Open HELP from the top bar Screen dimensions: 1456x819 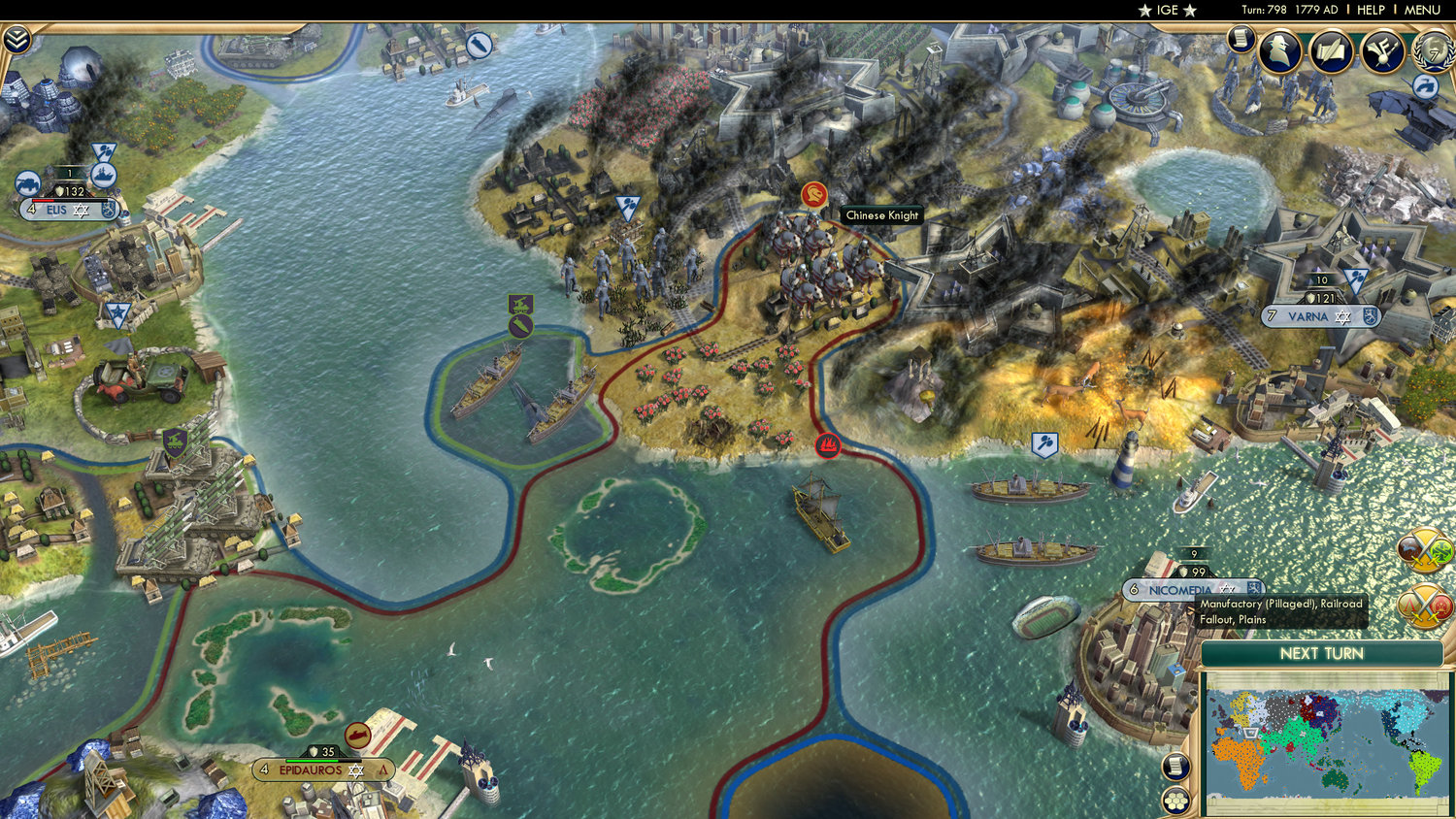pos(1371,10)
